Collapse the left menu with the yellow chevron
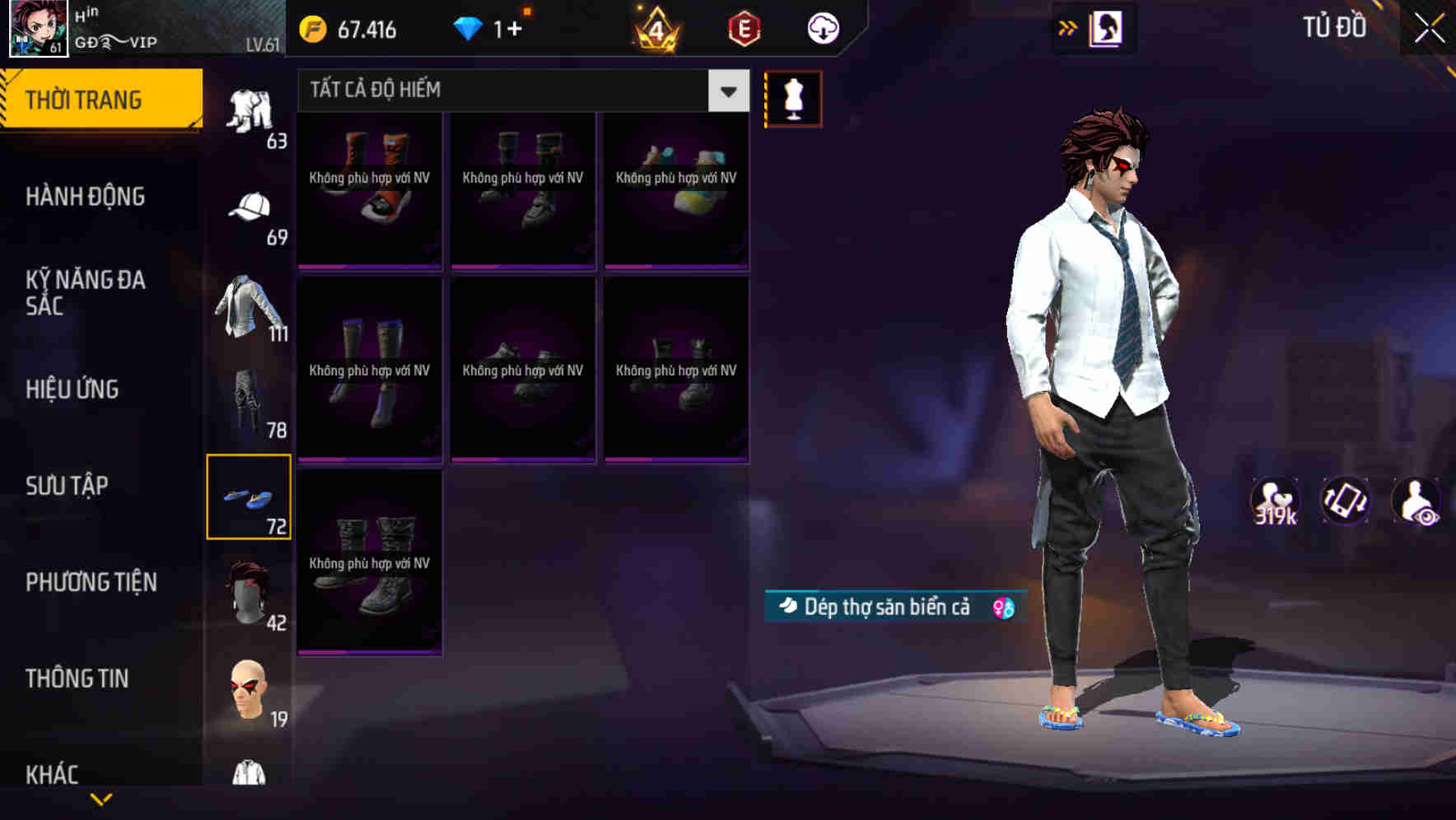This screenshot has height=820, width=1456. click(x=100, y=799)
